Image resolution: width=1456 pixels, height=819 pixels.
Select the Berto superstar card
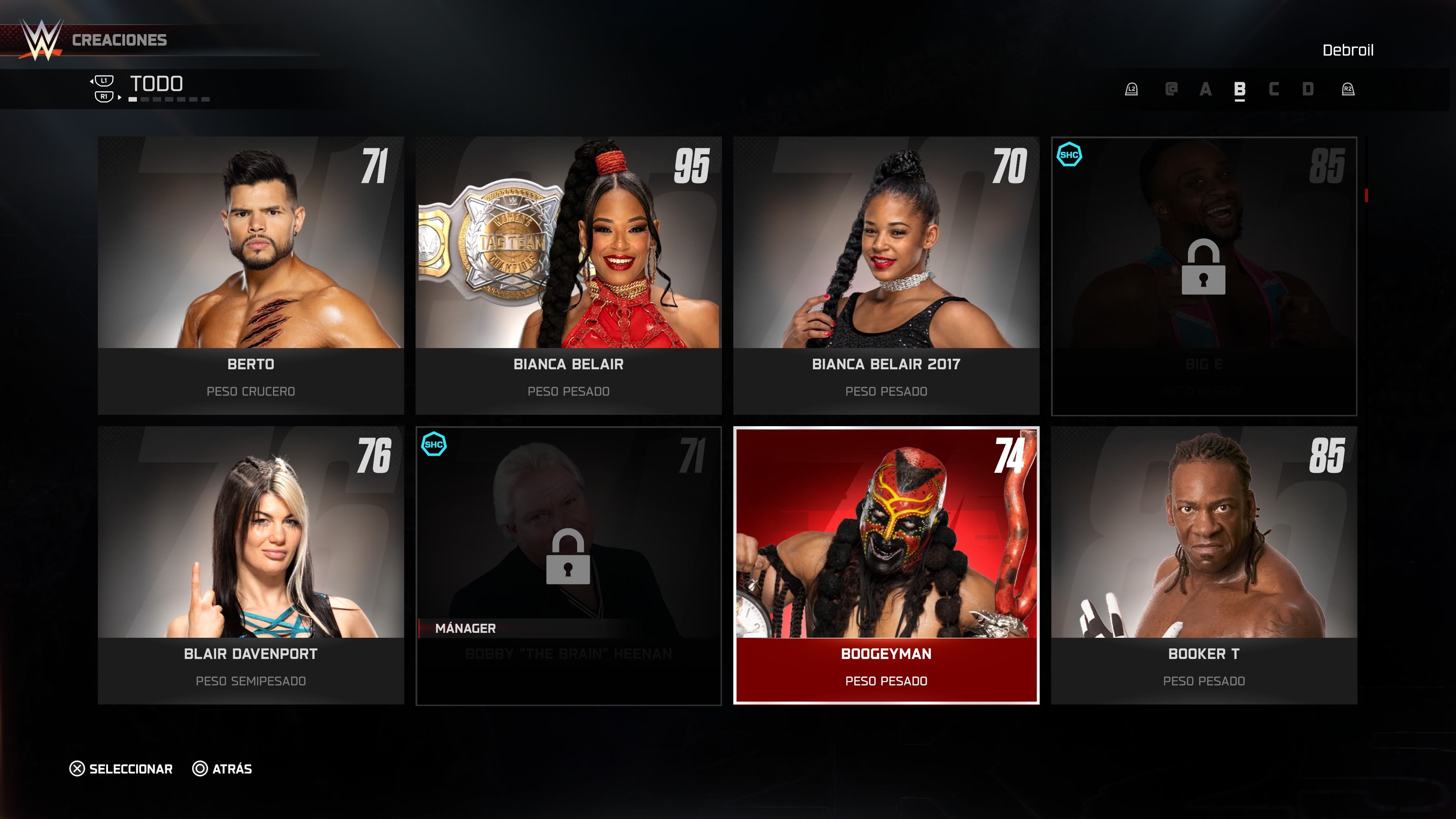click(250, 275)
